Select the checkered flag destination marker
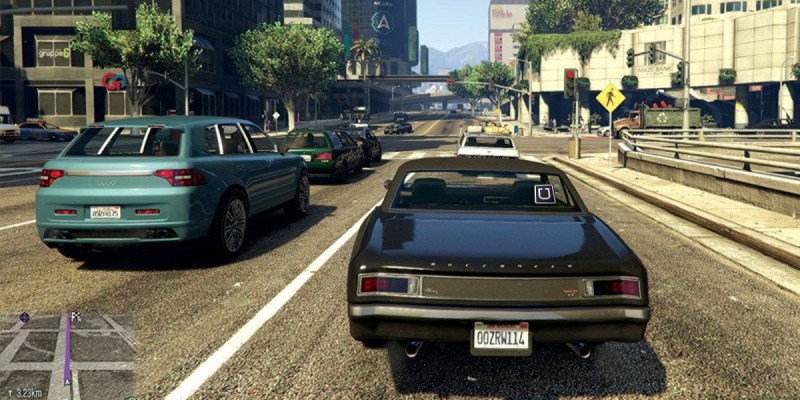The width and height of the screenshot is (800, 400). pos(75,317)
